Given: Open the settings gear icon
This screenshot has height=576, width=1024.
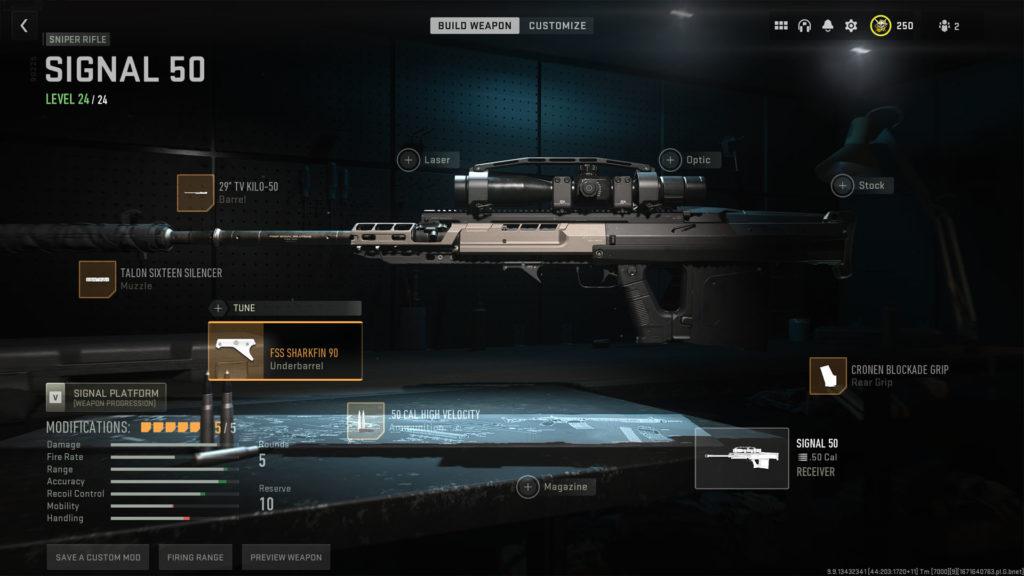Looking at the screenshot, I should point(851,26).
